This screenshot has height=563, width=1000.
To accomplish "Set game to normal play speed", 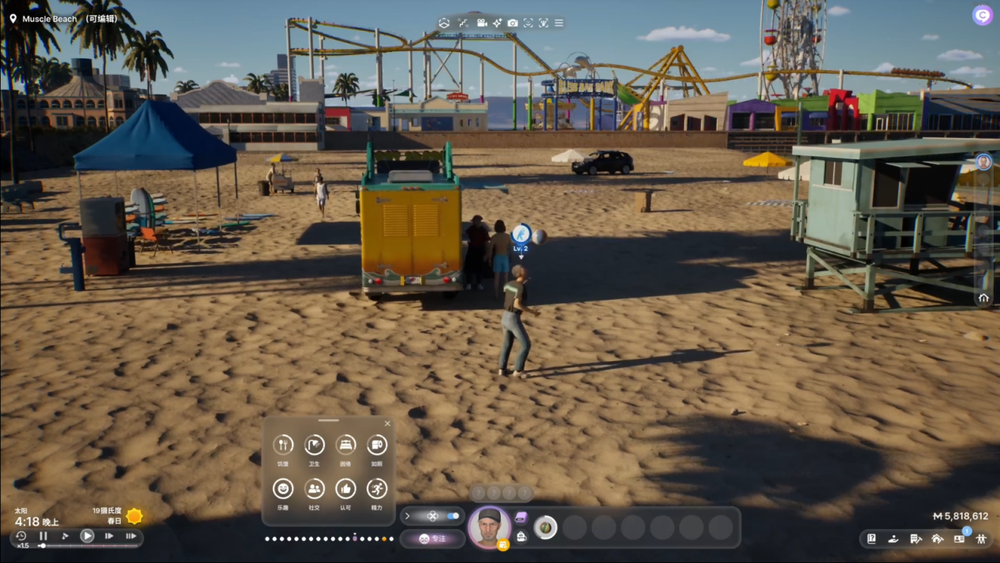I will pos(87,536).
